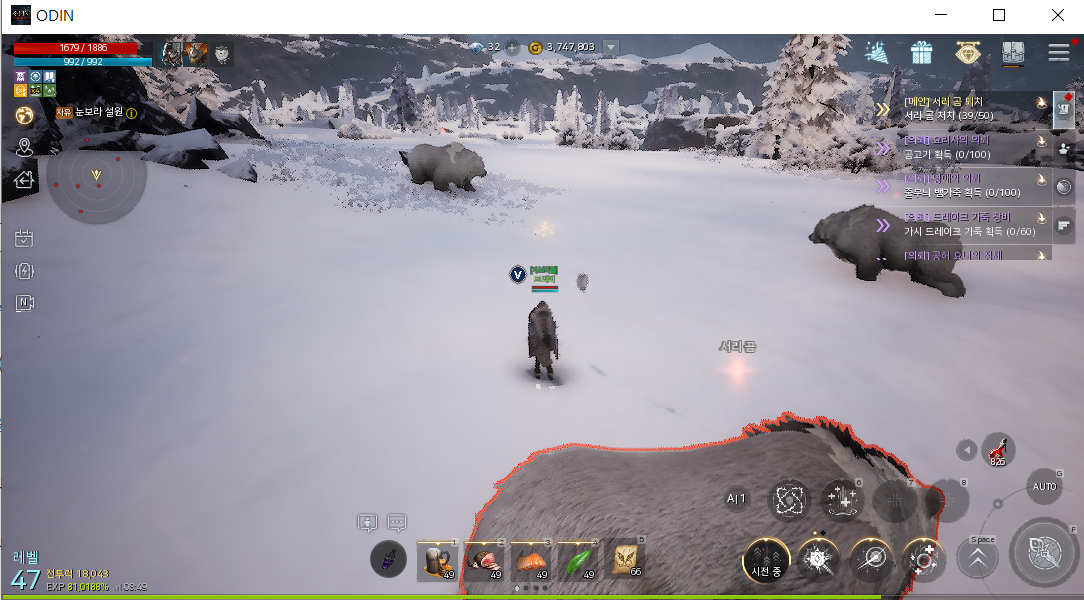Toggle the AUTO battle button
The height and width of the screenshot is (600, 1084).
click(x=1043, y=487)
